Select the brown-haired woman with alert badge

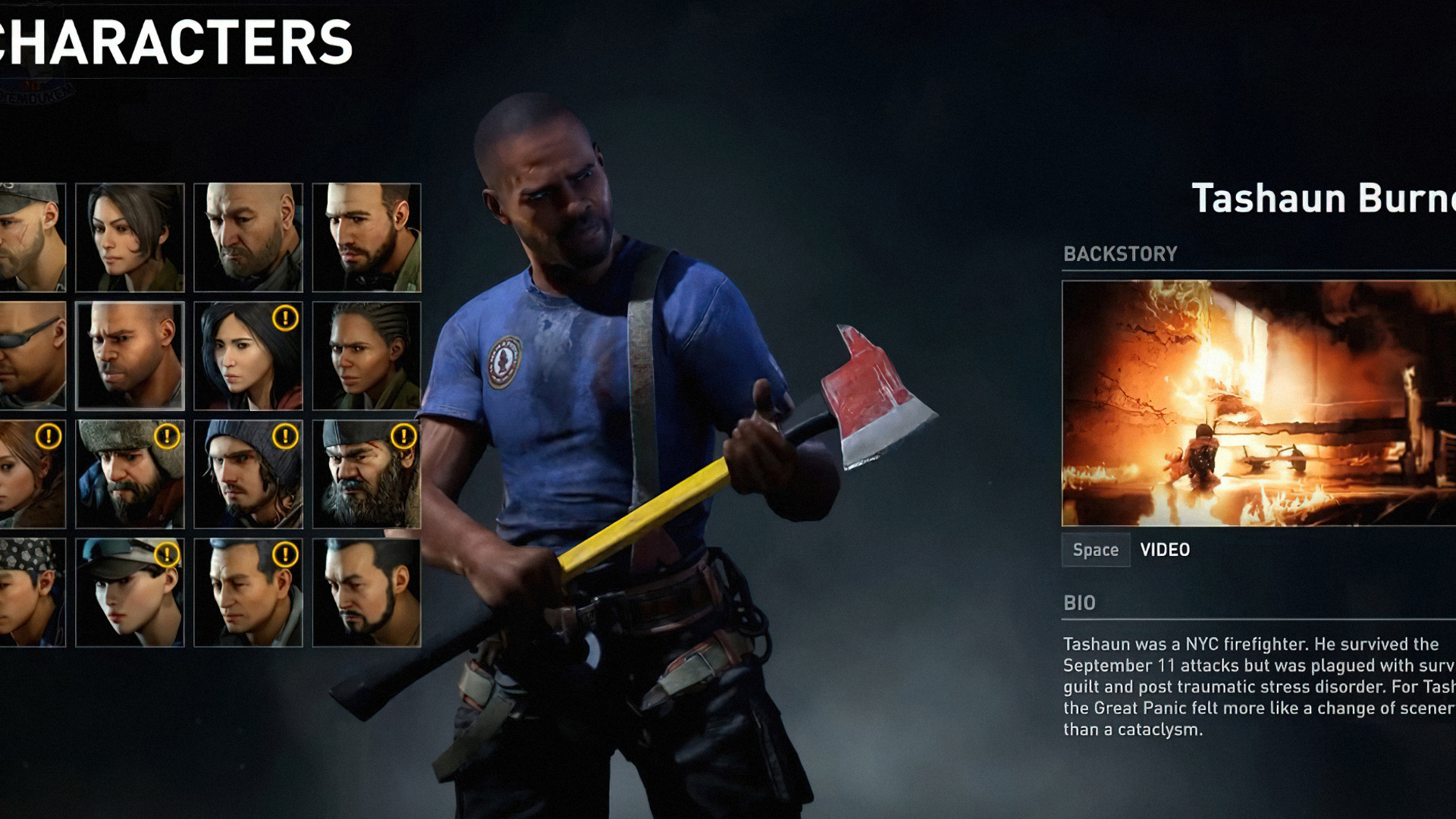[32, 474]
